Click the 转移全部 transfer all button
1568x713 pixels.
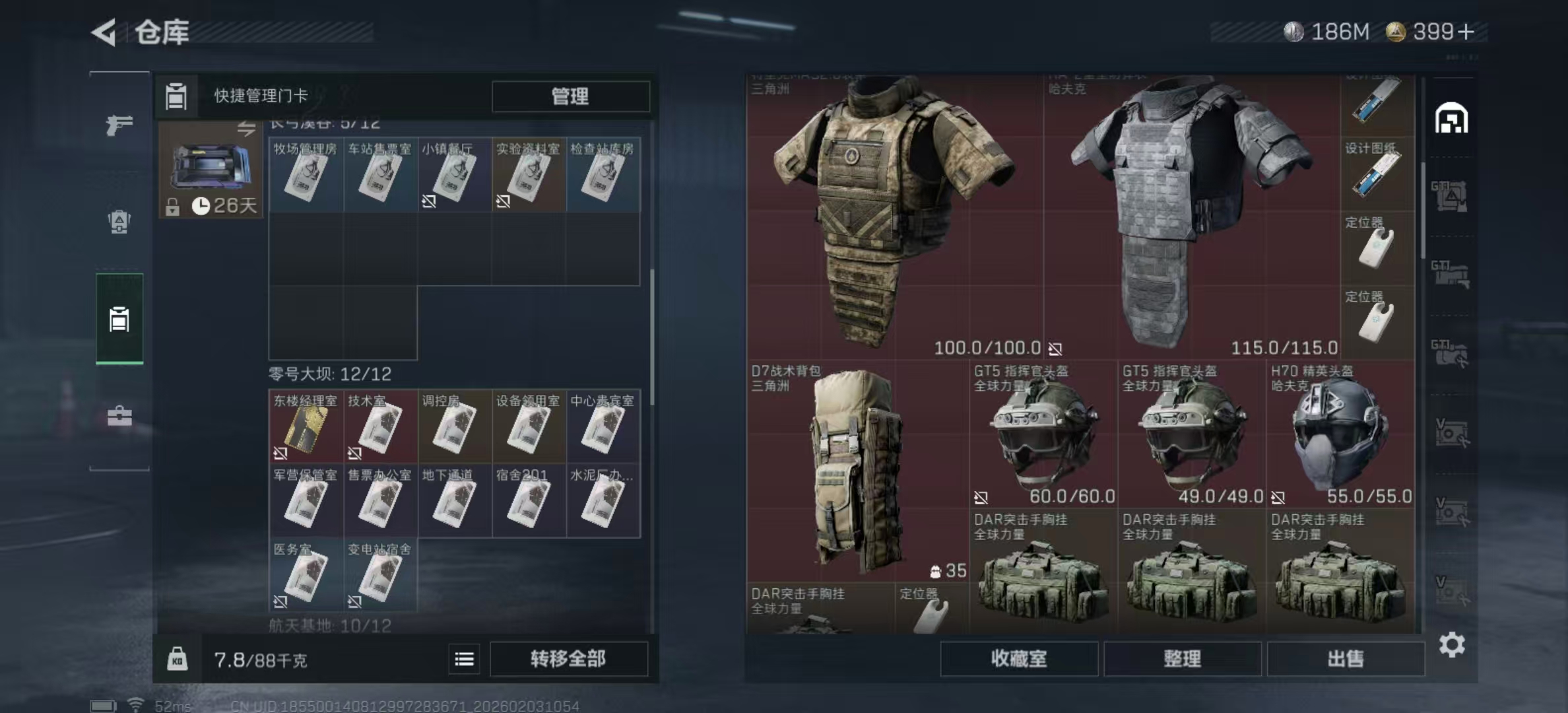(568, 659)
